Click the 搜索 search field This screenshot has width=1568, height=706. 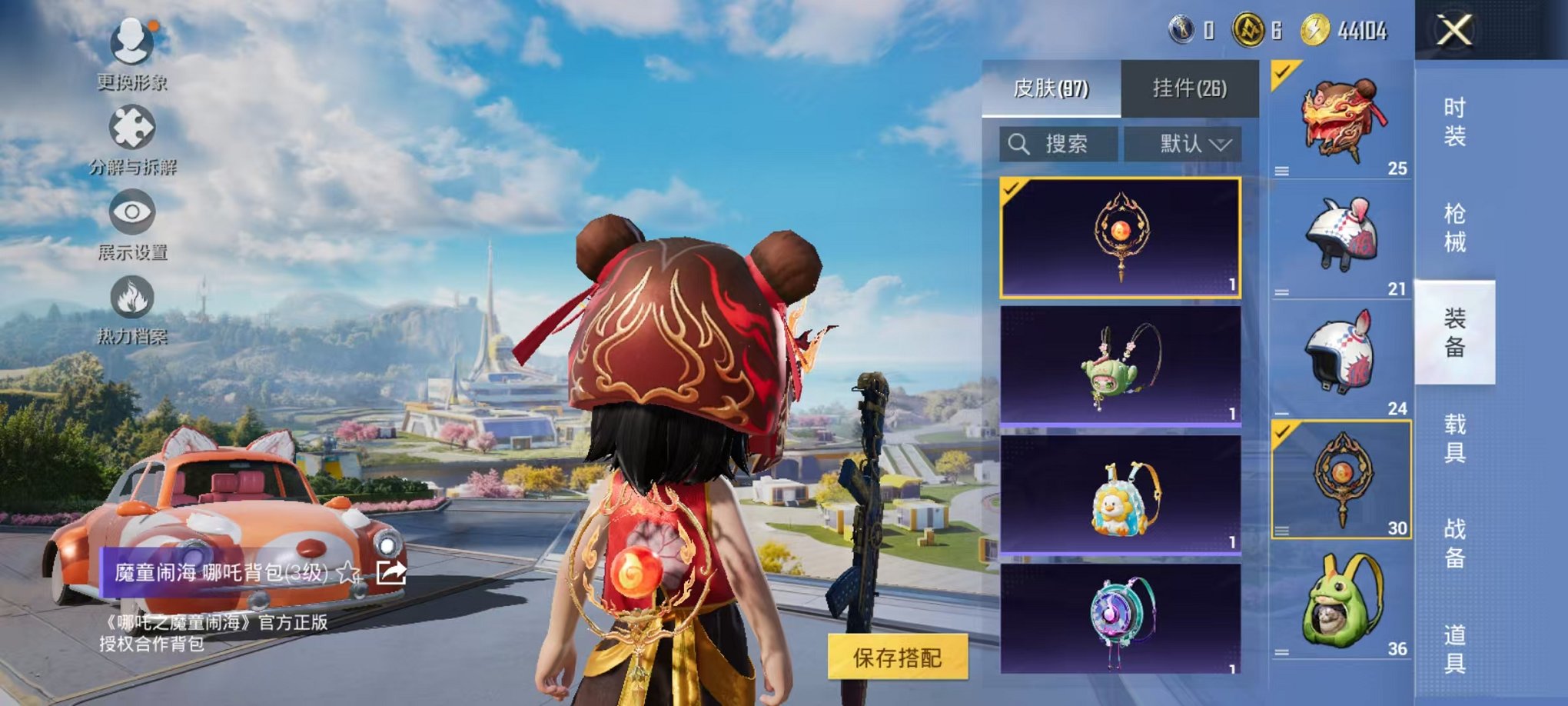[1059, 144]
